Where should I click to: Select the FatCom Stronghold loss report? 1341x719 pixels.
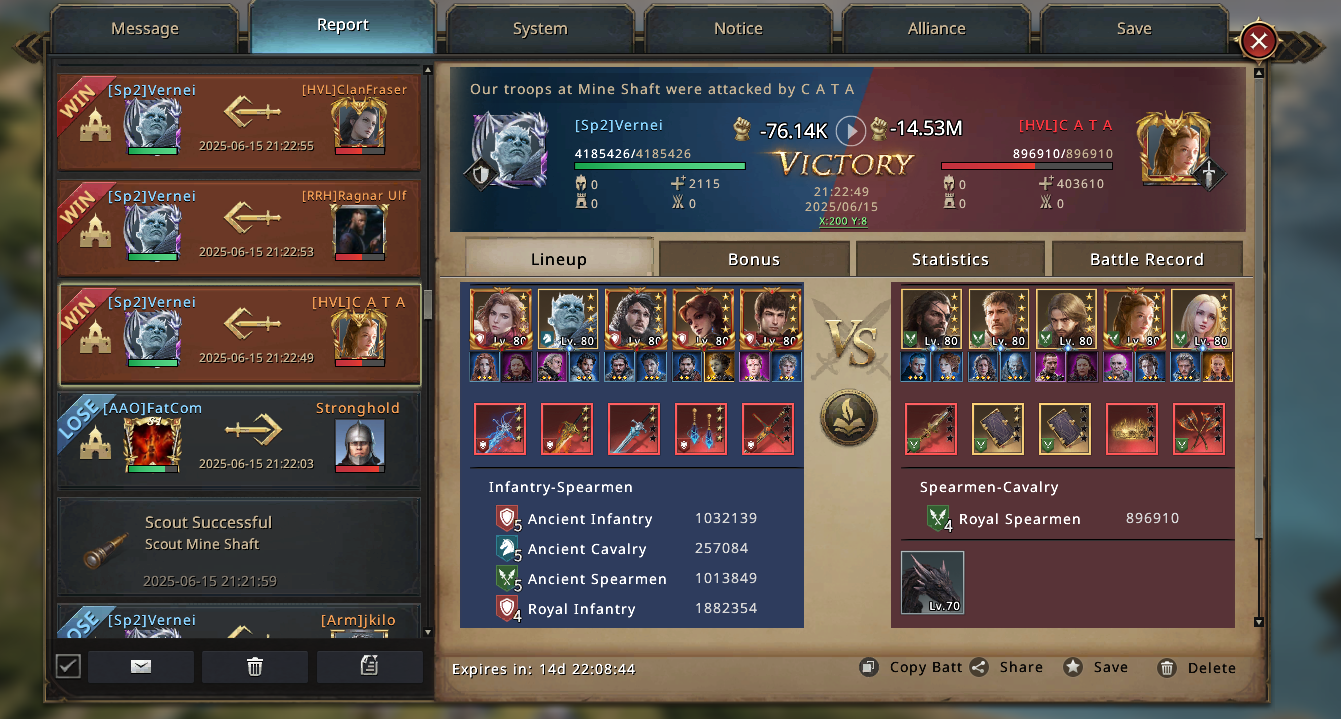tap(239, 440)
